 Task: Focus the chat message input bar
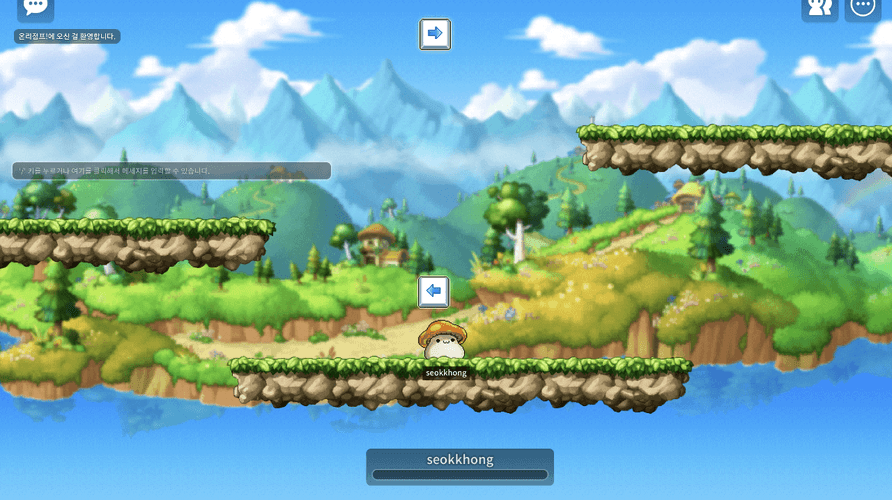(171, 171)
